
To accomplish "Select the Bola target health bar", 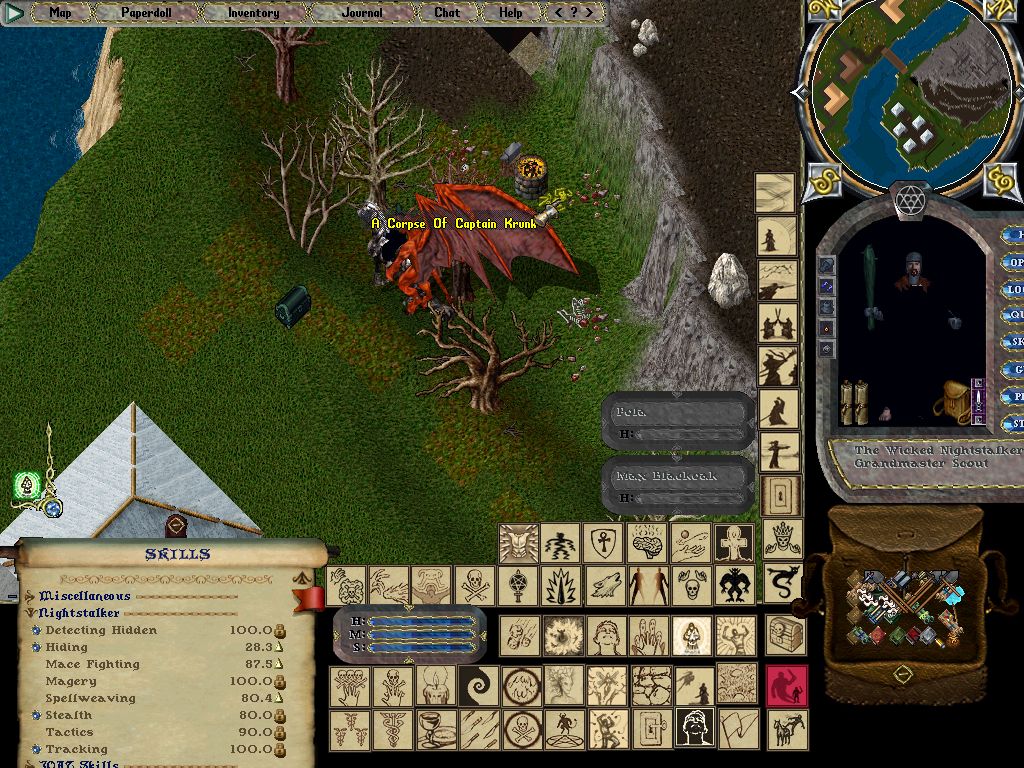I will (678, 422).
